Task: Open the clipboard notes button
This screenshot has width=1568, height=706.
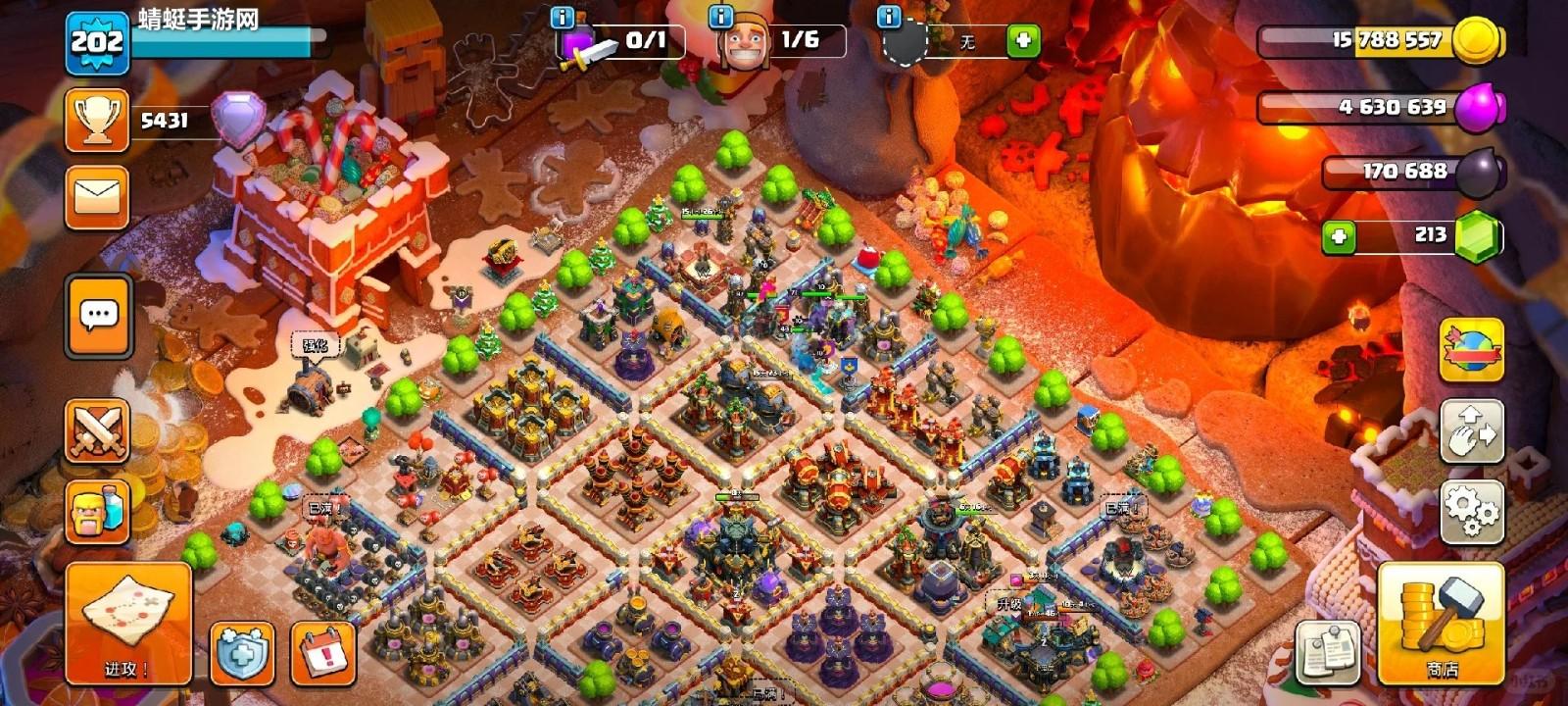Action: coord(1329,652)
